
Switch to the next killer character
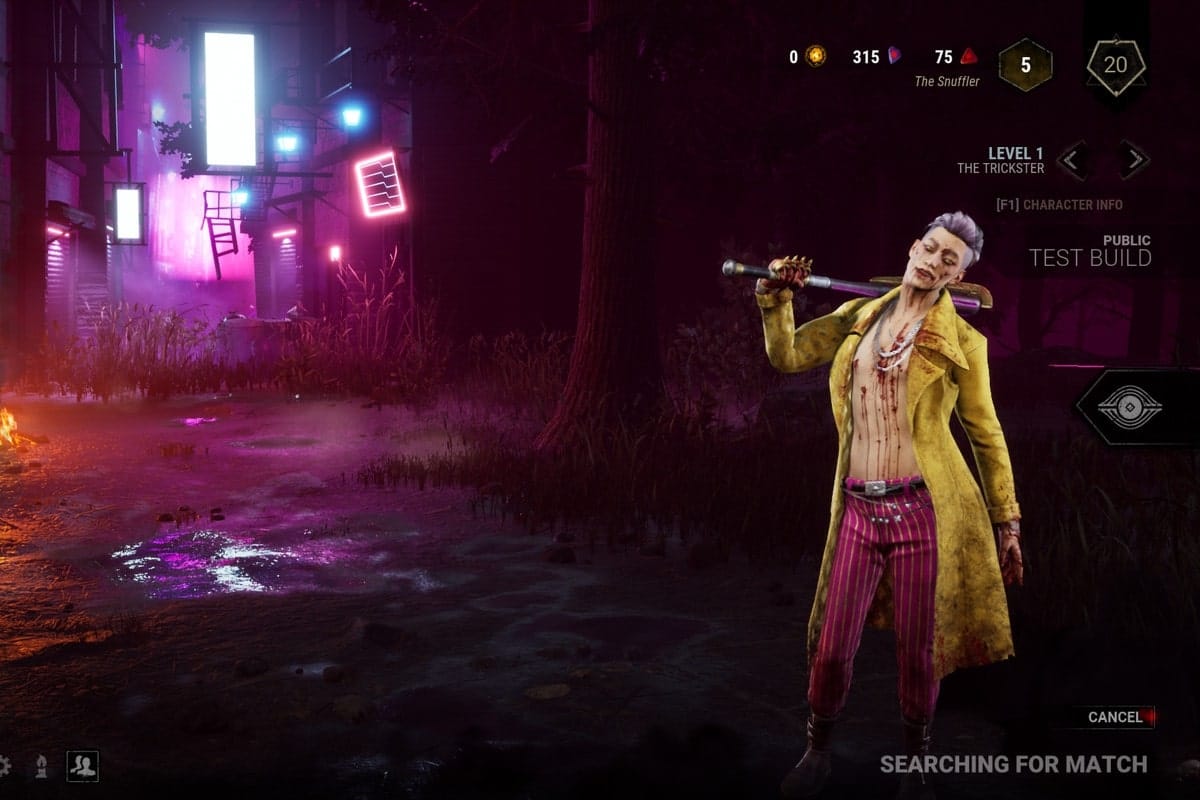point(1134,159)
